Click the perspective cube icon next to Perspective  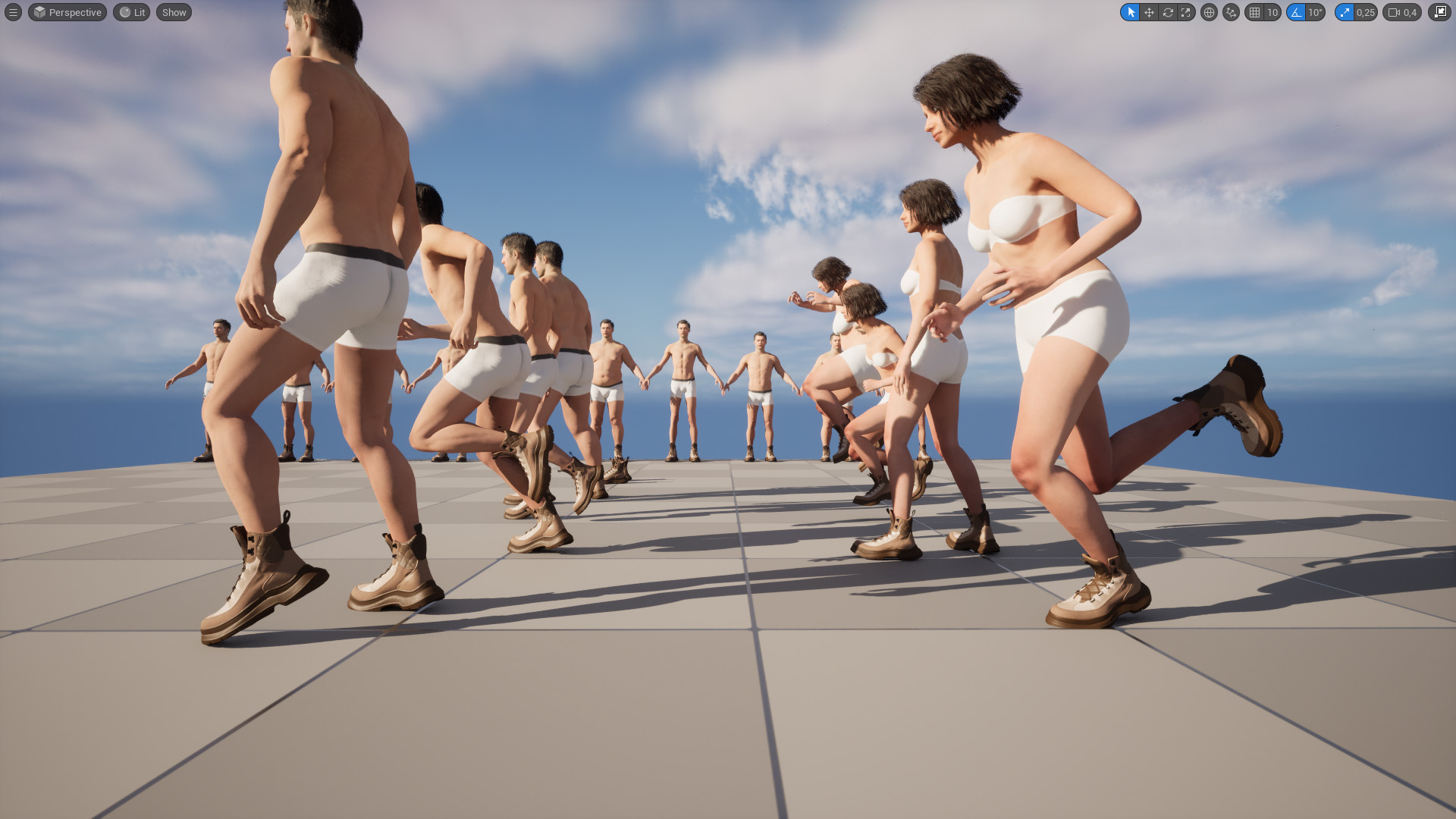(x=39, y=12)
